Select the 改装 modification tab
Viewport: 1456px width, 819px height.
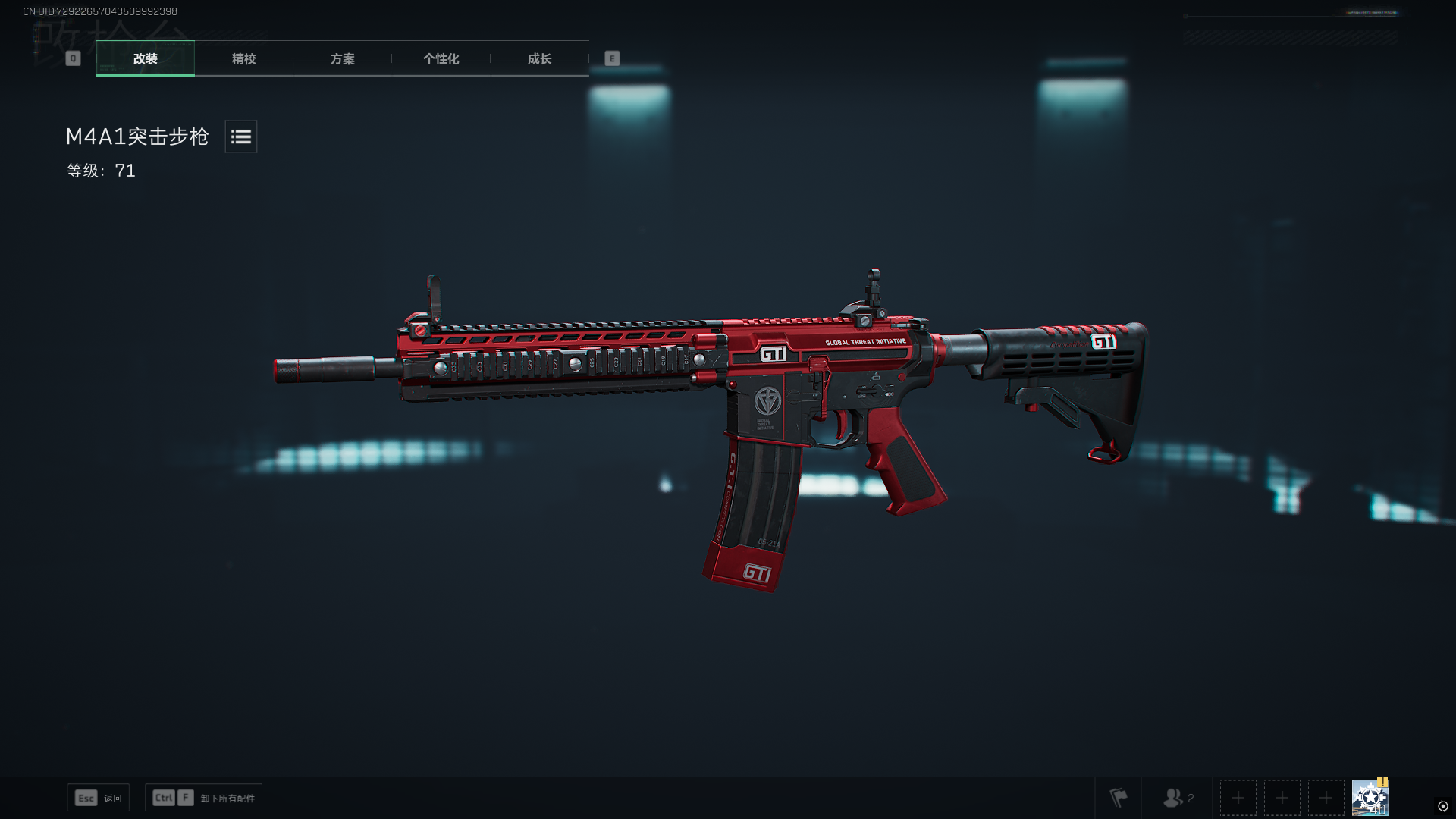145,58
